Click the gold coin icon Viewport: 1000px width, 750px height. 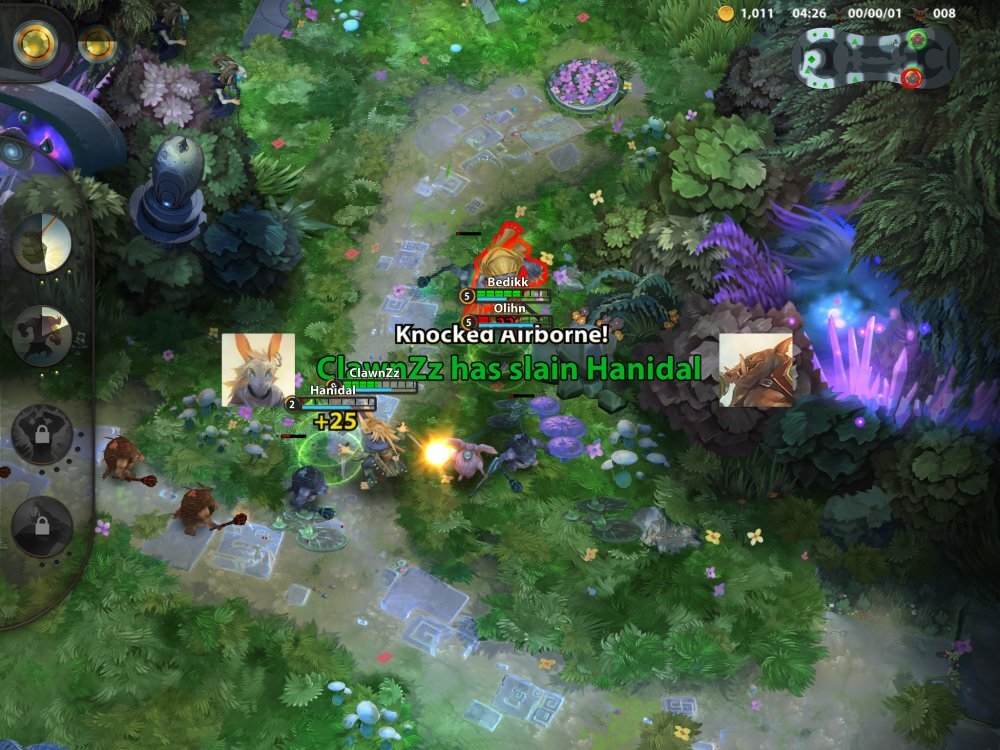[726, 13]
